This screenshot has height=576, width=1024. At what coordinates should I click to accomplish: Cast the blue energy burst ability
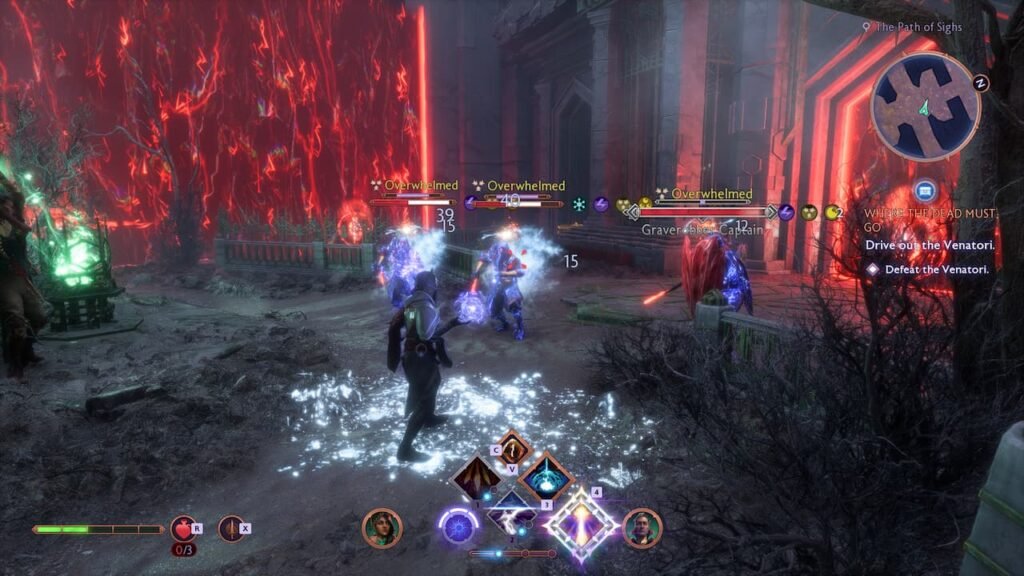[546, 478]
